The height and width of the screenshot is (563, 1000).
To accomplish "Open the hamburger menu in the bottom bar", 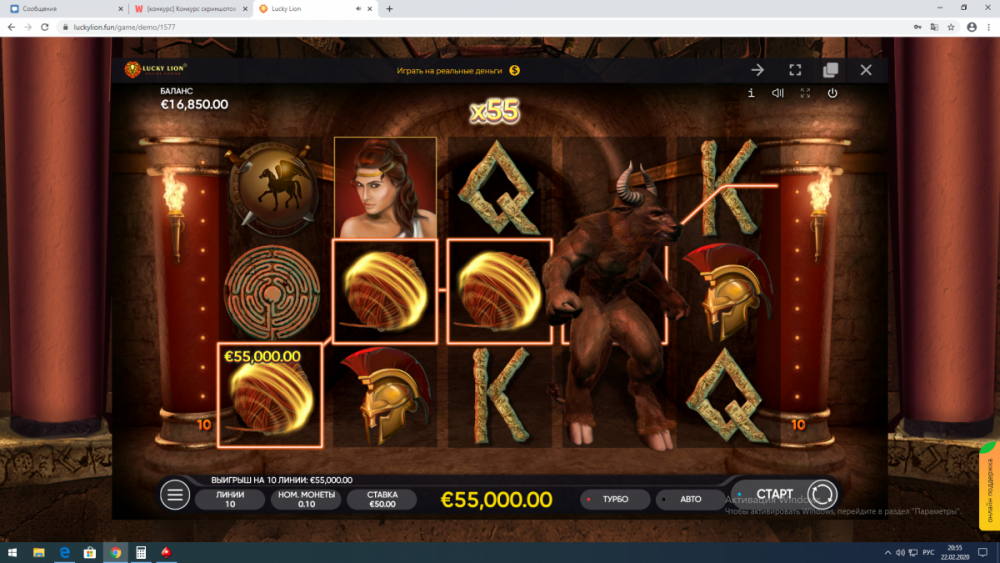I will 175,494.
